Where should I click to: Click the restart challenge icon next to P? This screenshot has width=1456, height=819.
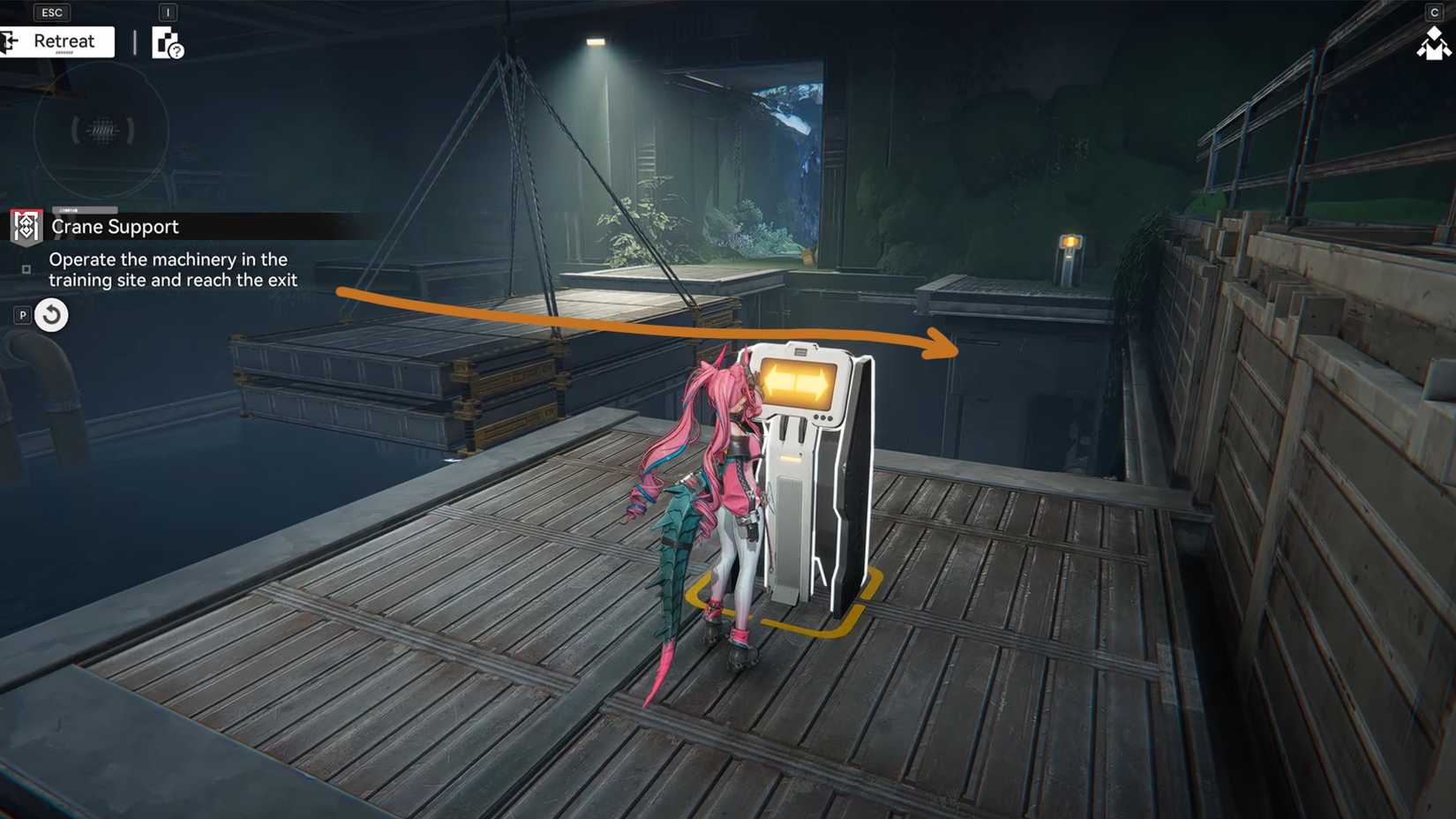(50, 314)
